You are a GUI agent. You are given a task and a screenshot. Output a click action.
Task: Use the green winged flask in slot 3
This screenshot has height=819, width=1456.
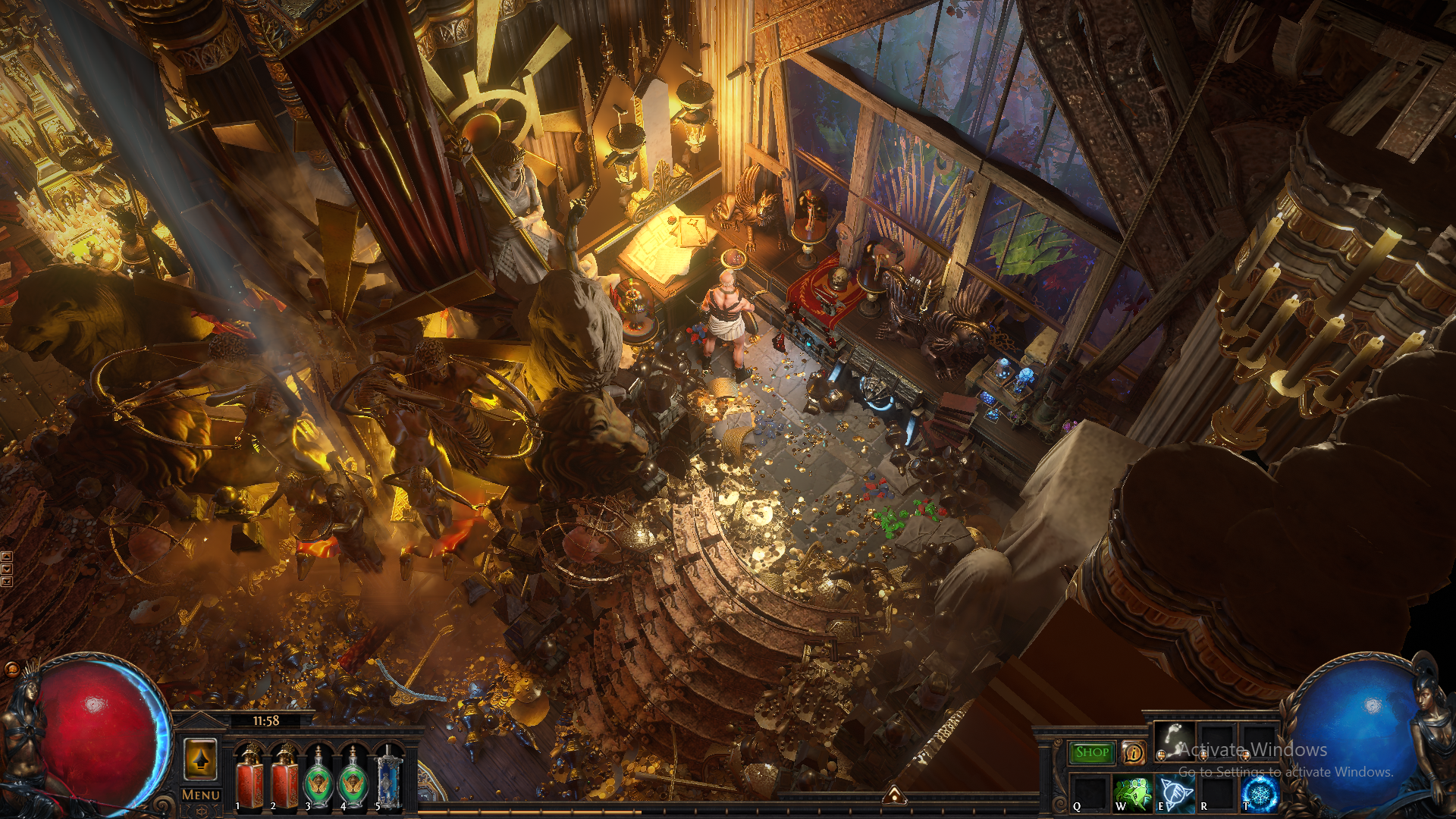318,778
